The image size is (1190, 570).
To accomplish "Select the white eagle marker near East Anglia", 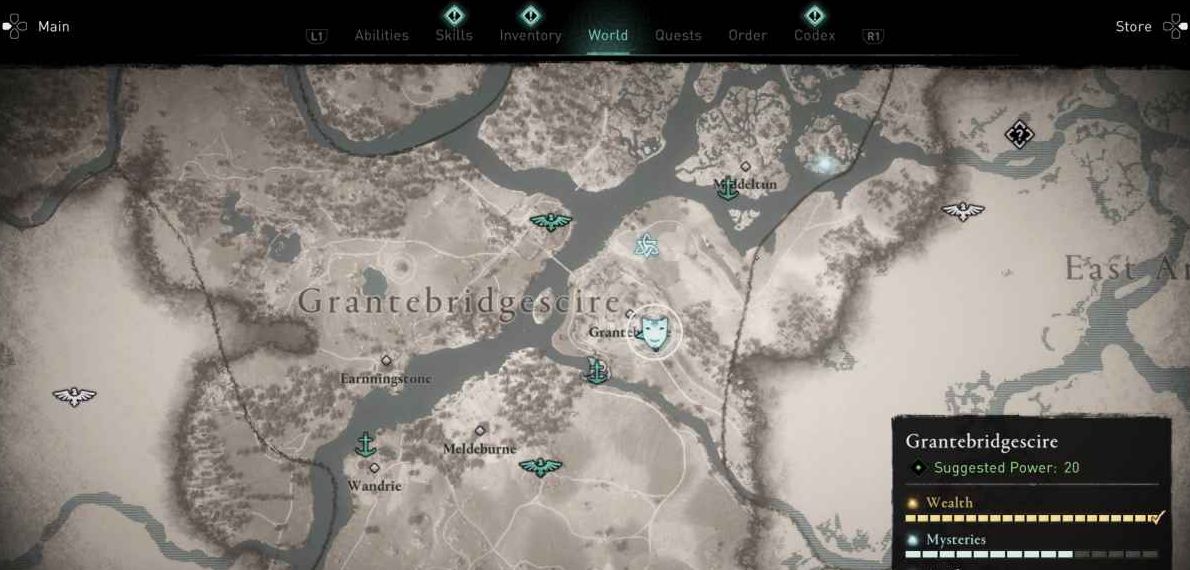I will pos(962,211).
